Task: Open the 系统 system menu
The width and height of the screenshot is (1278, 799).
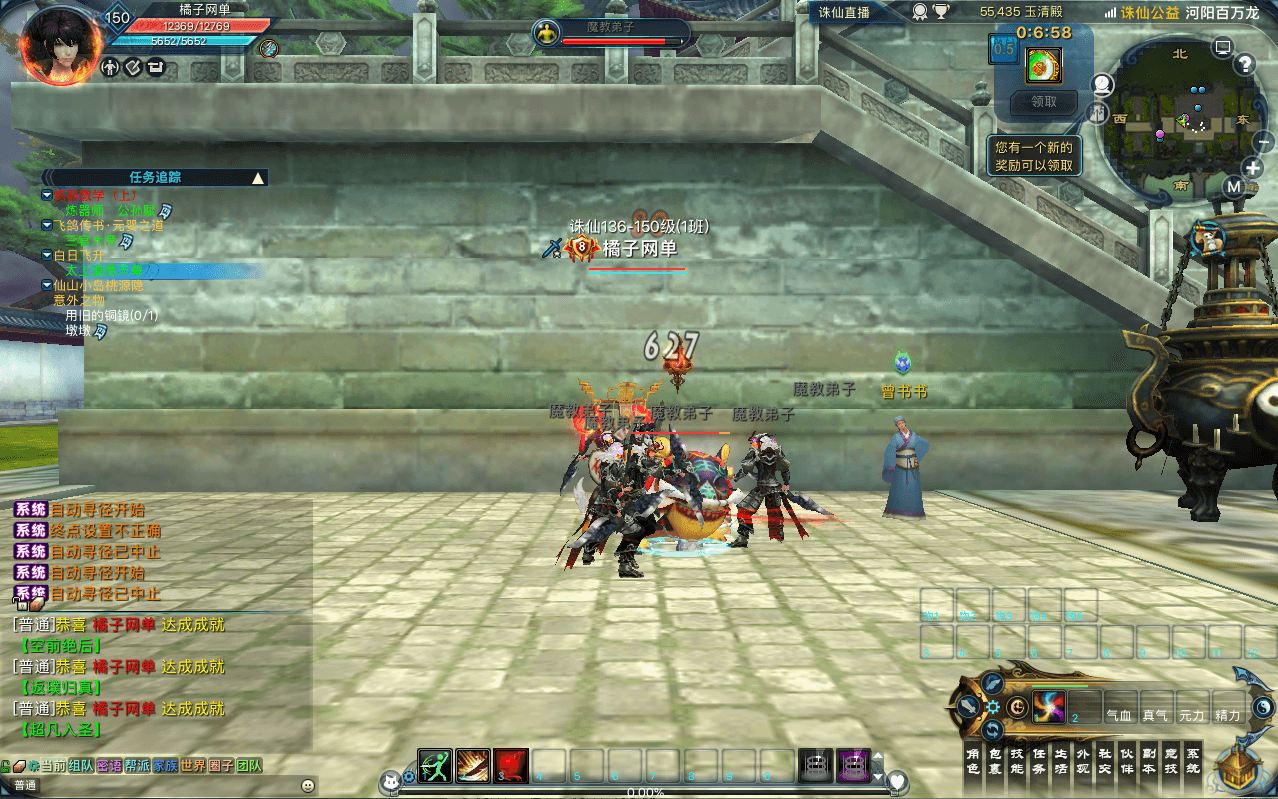Action: pyautogui.click(x=1193, y=761)
